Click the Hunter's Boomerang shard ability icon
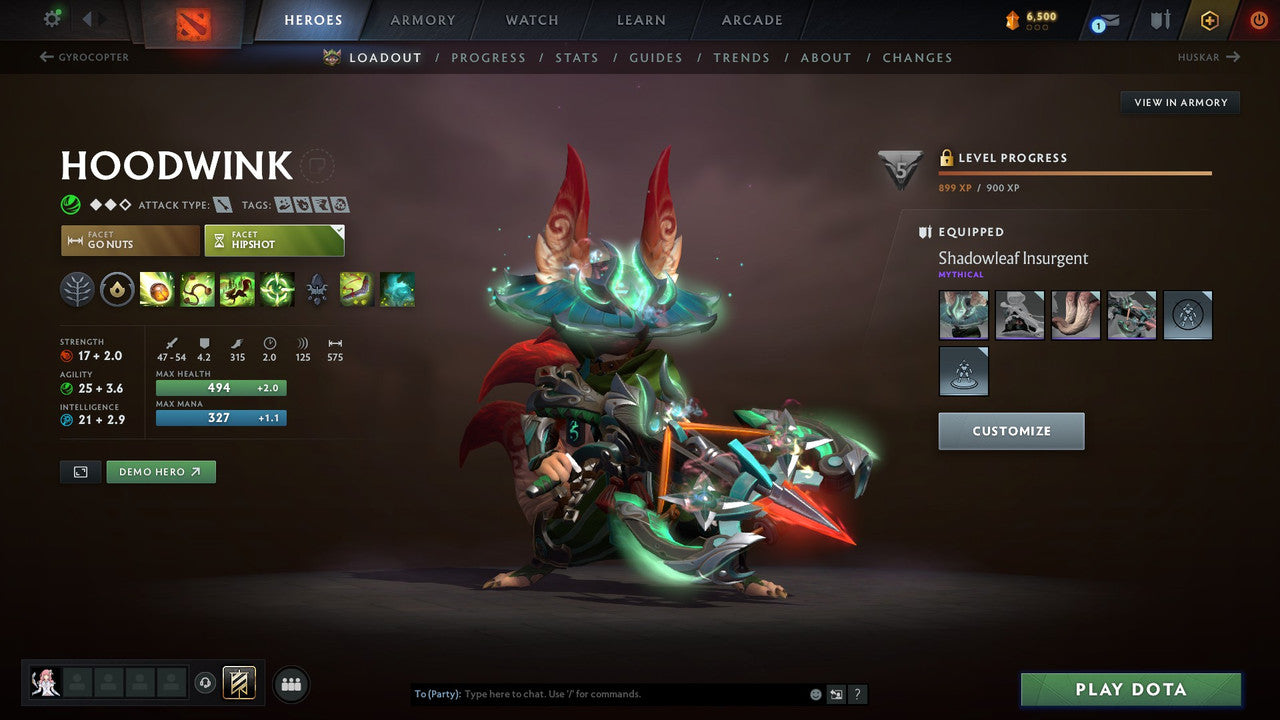 pyautogui.click(x=357, y=289)
